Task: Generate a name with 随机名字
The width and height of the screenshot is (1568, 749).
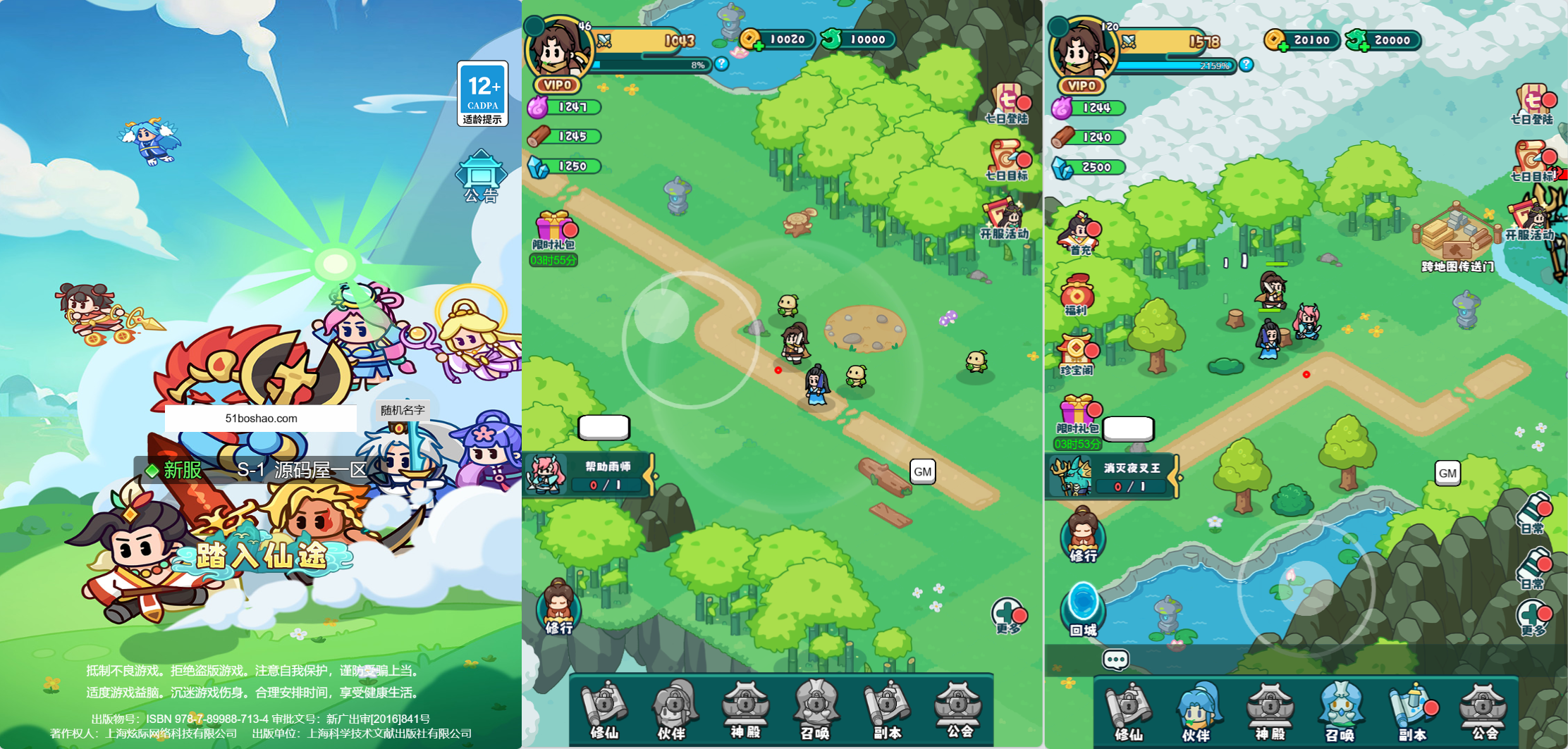Action: [x=403, y=410]
